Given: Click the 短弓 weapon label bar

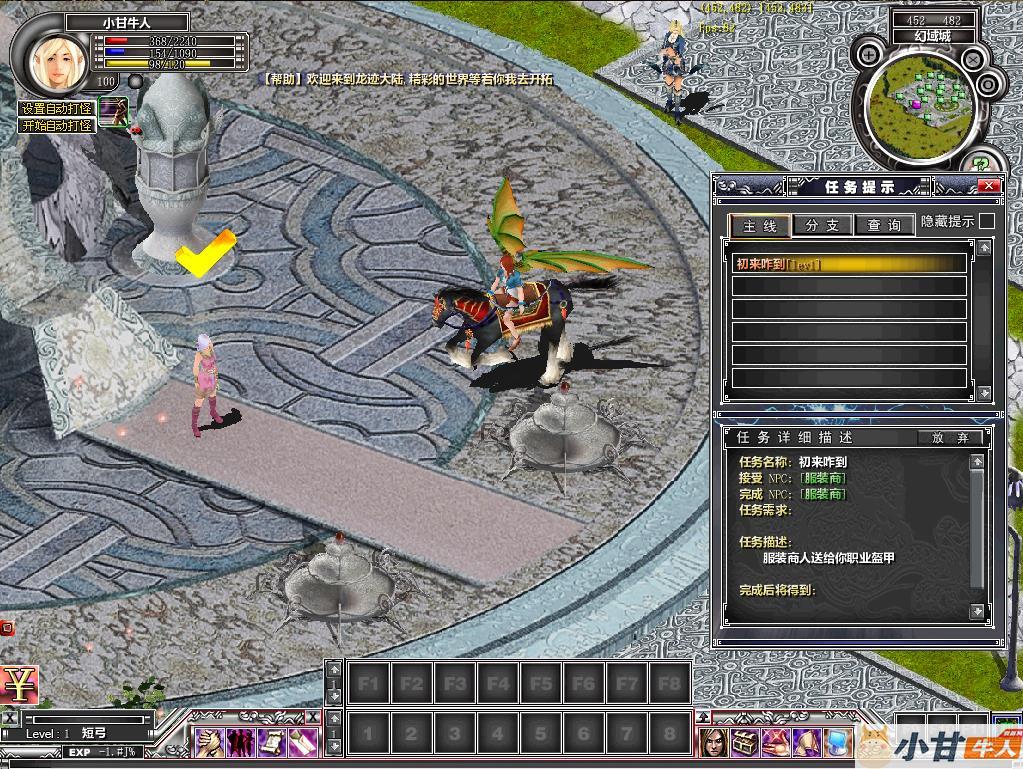Looking at the screenshot, I should click(x=95, y=732).
